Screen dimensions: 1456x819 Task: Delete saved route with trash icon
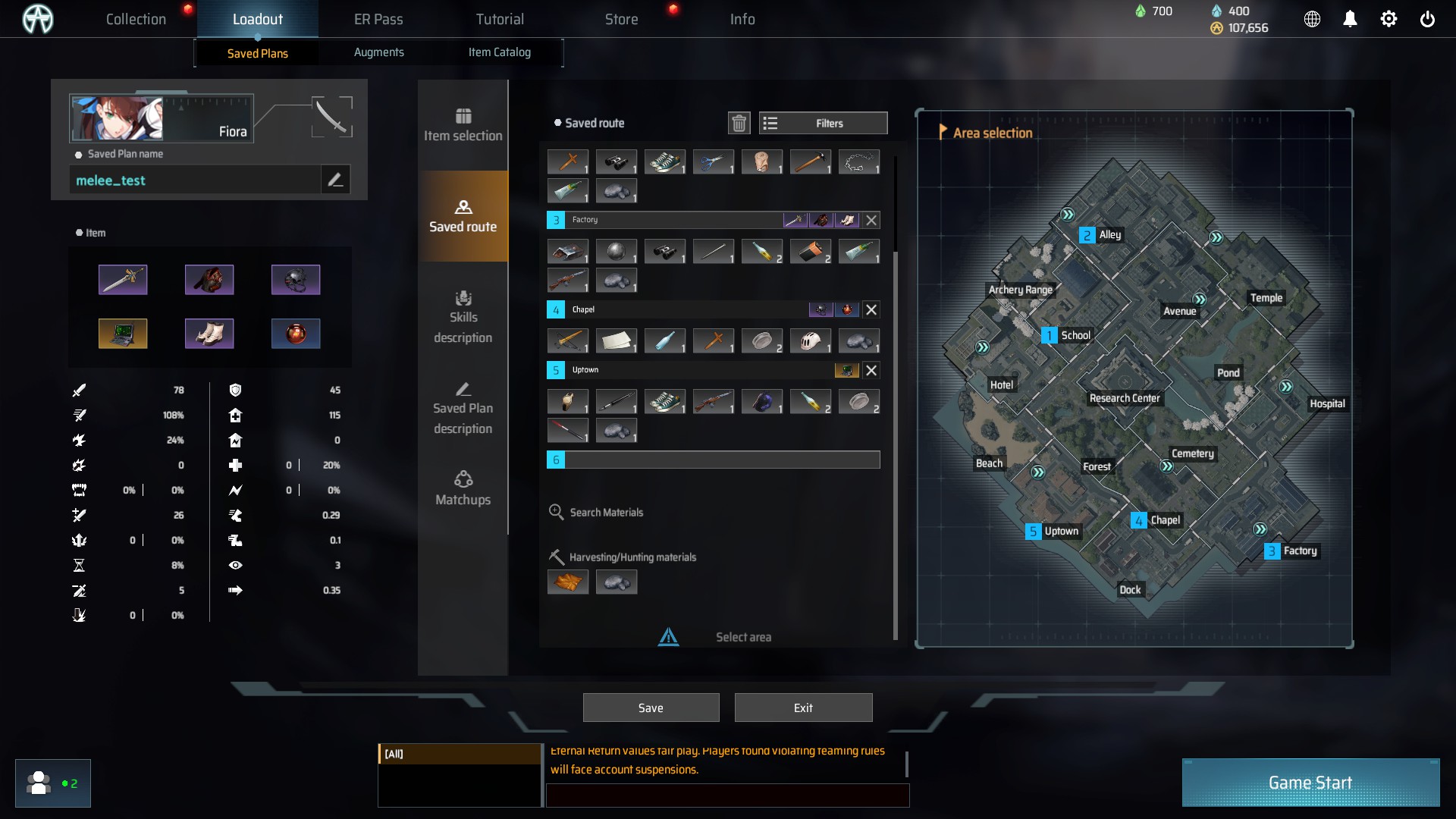click(739, 123)
